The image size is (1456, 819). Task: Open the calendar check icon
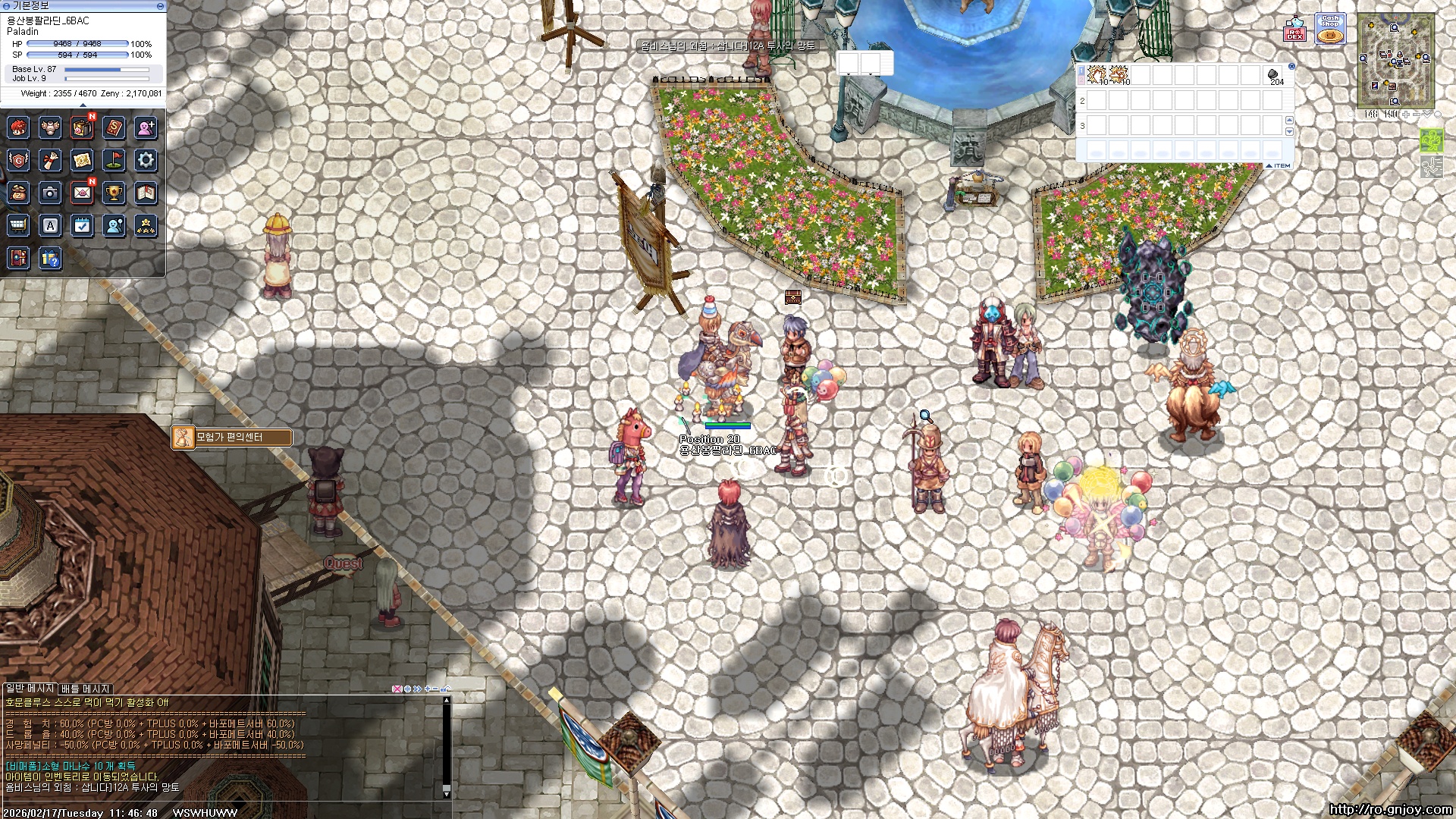click(82, 225)
